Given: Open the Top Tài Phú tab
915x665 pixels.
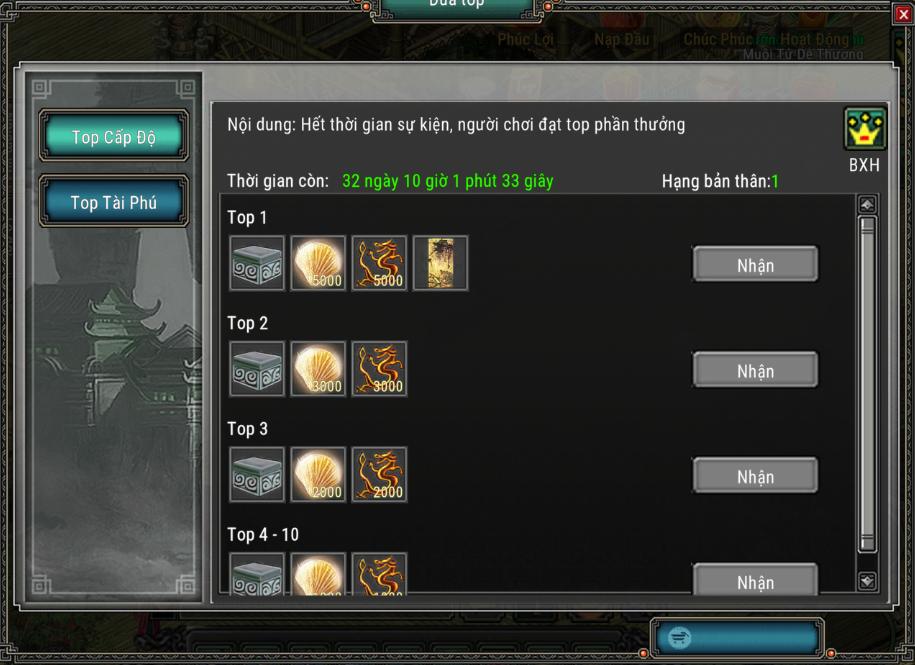Looking at the screenshot, I should pos(113,203).
